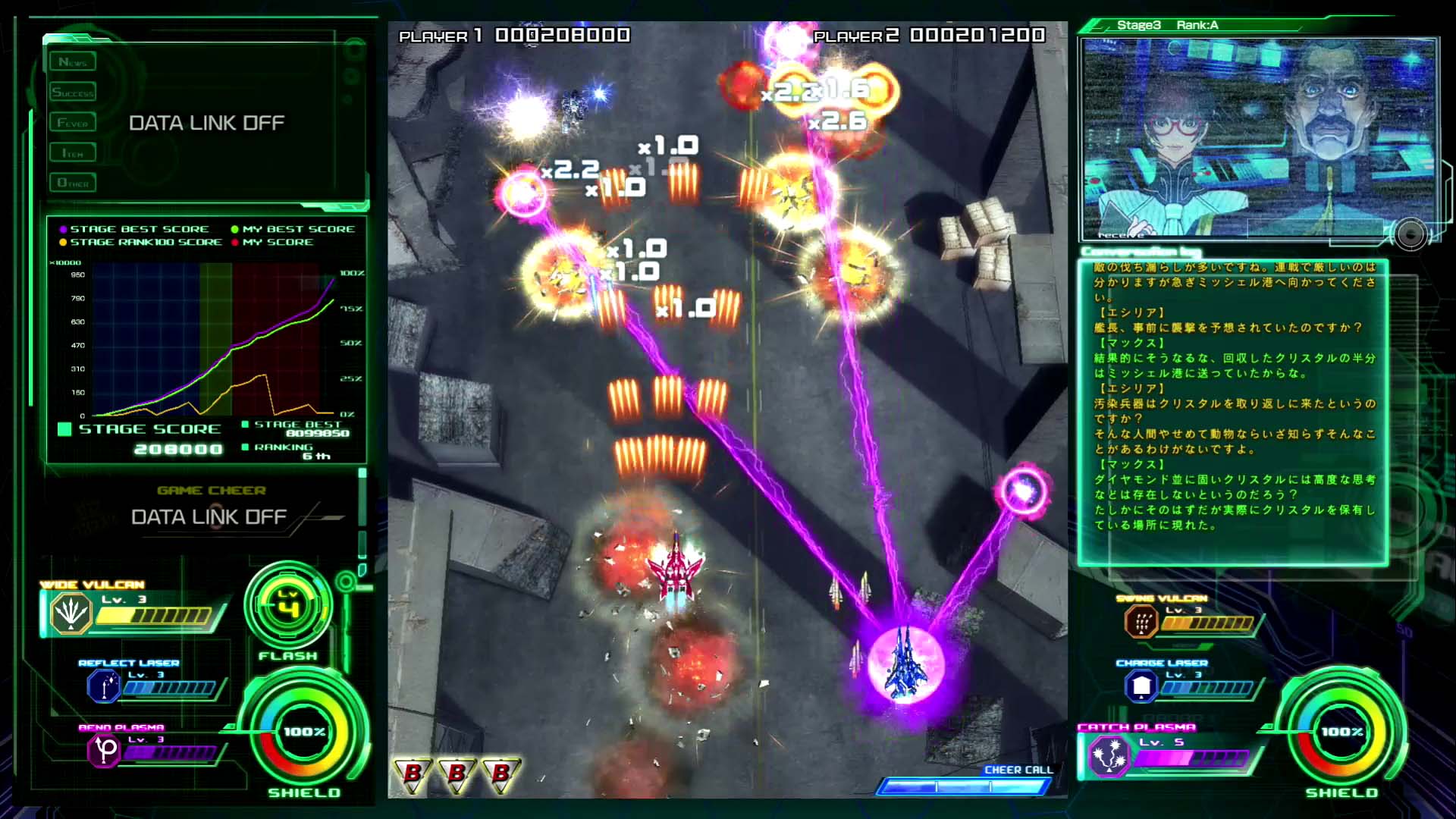Toggle the Fever notifications filter

click(x=73, y=121)
